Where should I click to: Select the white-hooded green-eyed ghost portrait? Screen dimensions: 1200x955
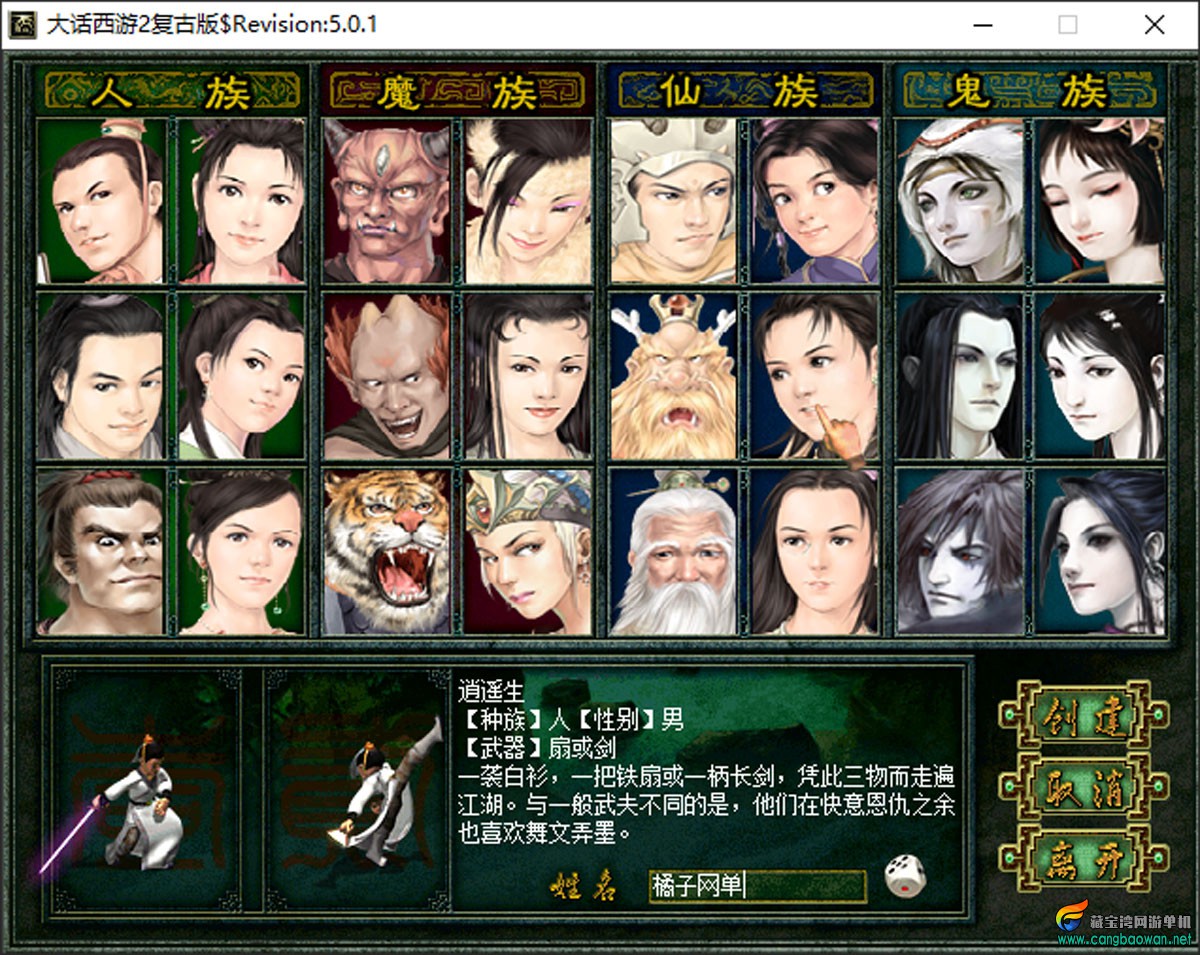coord(960,201)
